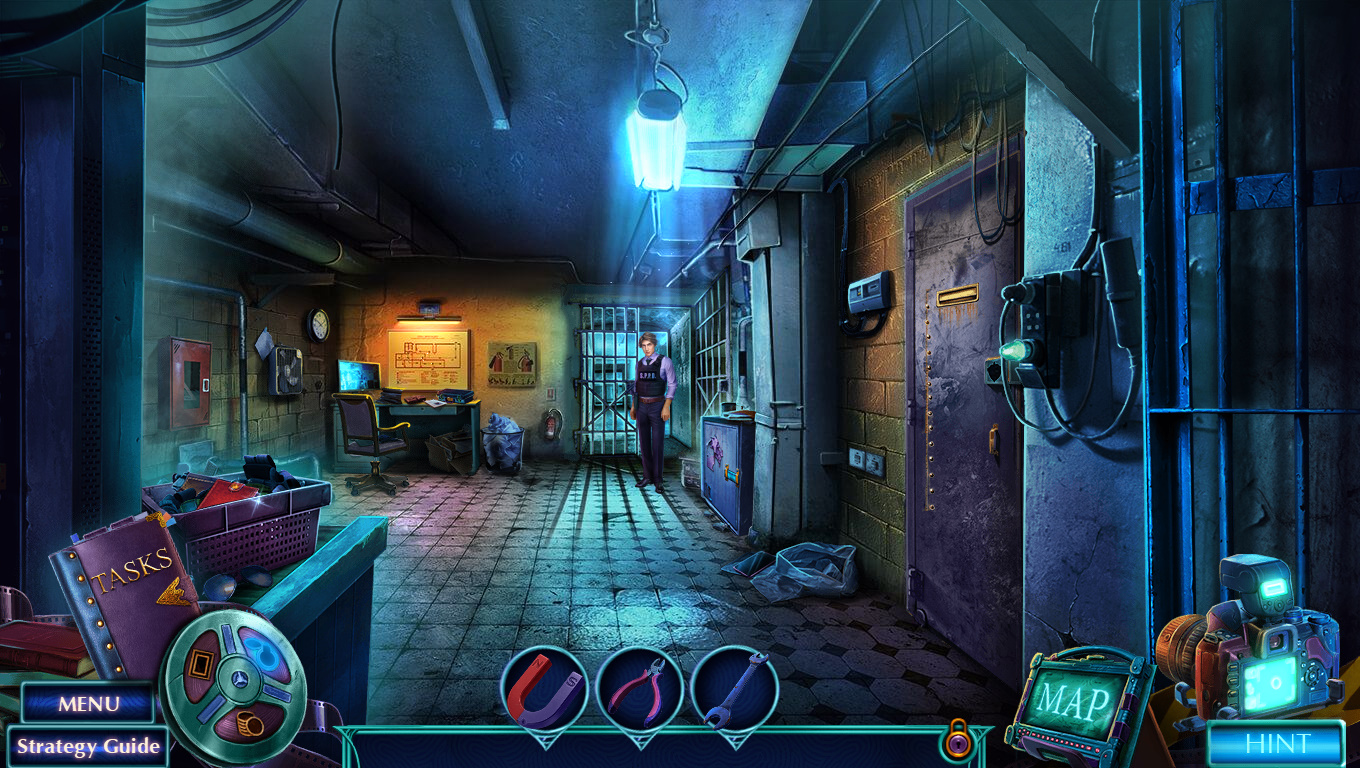1360x768 pixels.
Task: Open the Strategy Guide
Action: [x=88, y=746]
